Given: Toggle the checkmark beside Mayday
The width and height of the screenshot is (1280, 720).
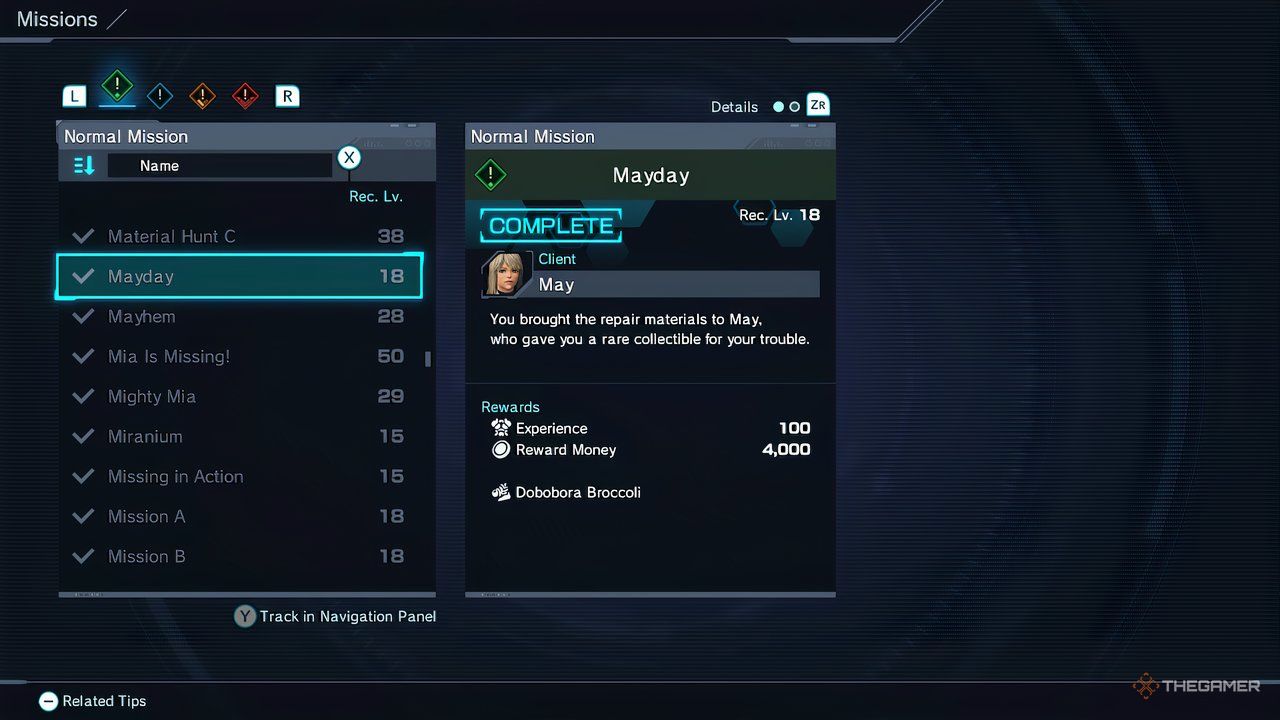Looking at the screenshot, I should pyautogui.click(x=83, y=276).
